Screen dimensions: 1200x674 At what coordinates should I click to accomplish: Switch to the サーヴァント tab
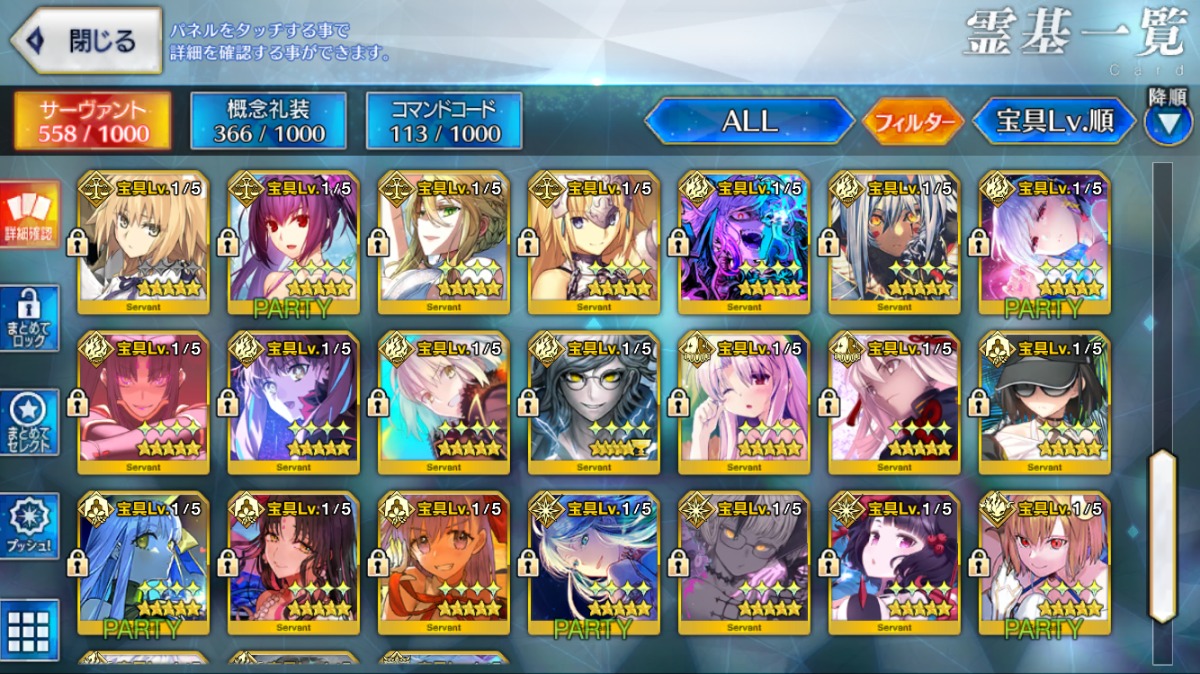tap(91, 121)
